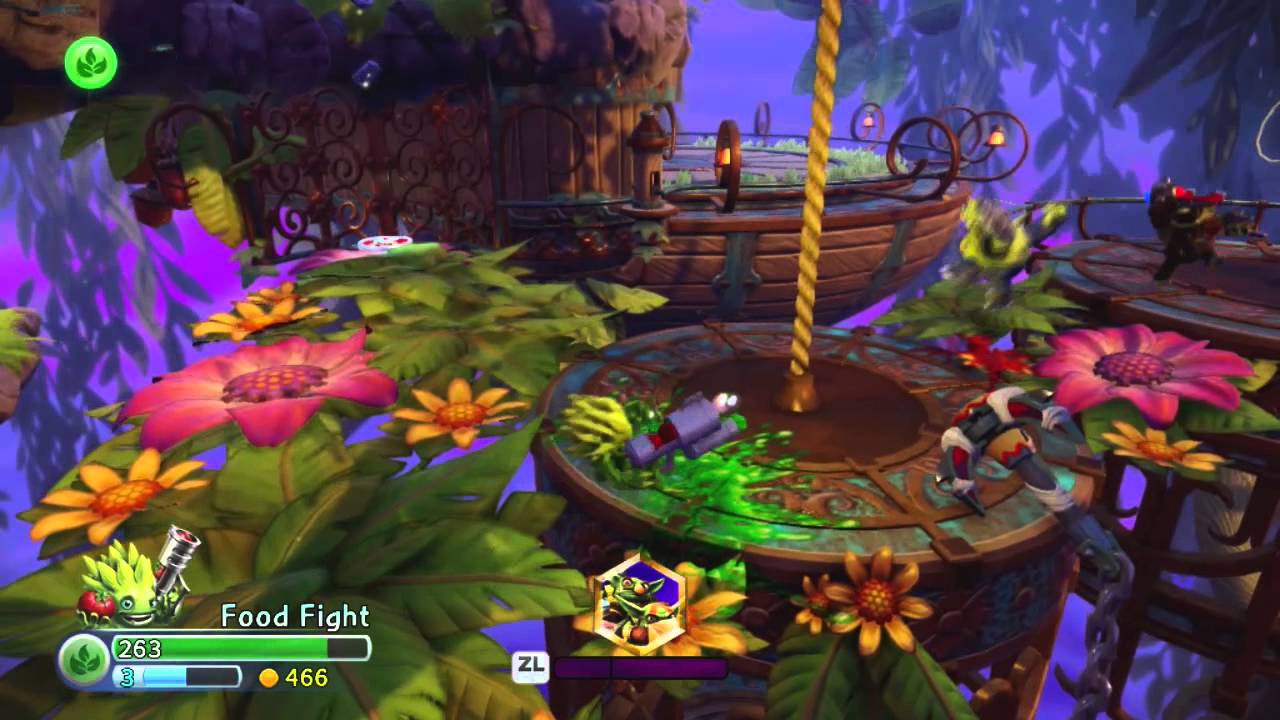Screen dimensions: 1280x720
Task: Click the Life element symbol top-left
Action: pos(89,62)
